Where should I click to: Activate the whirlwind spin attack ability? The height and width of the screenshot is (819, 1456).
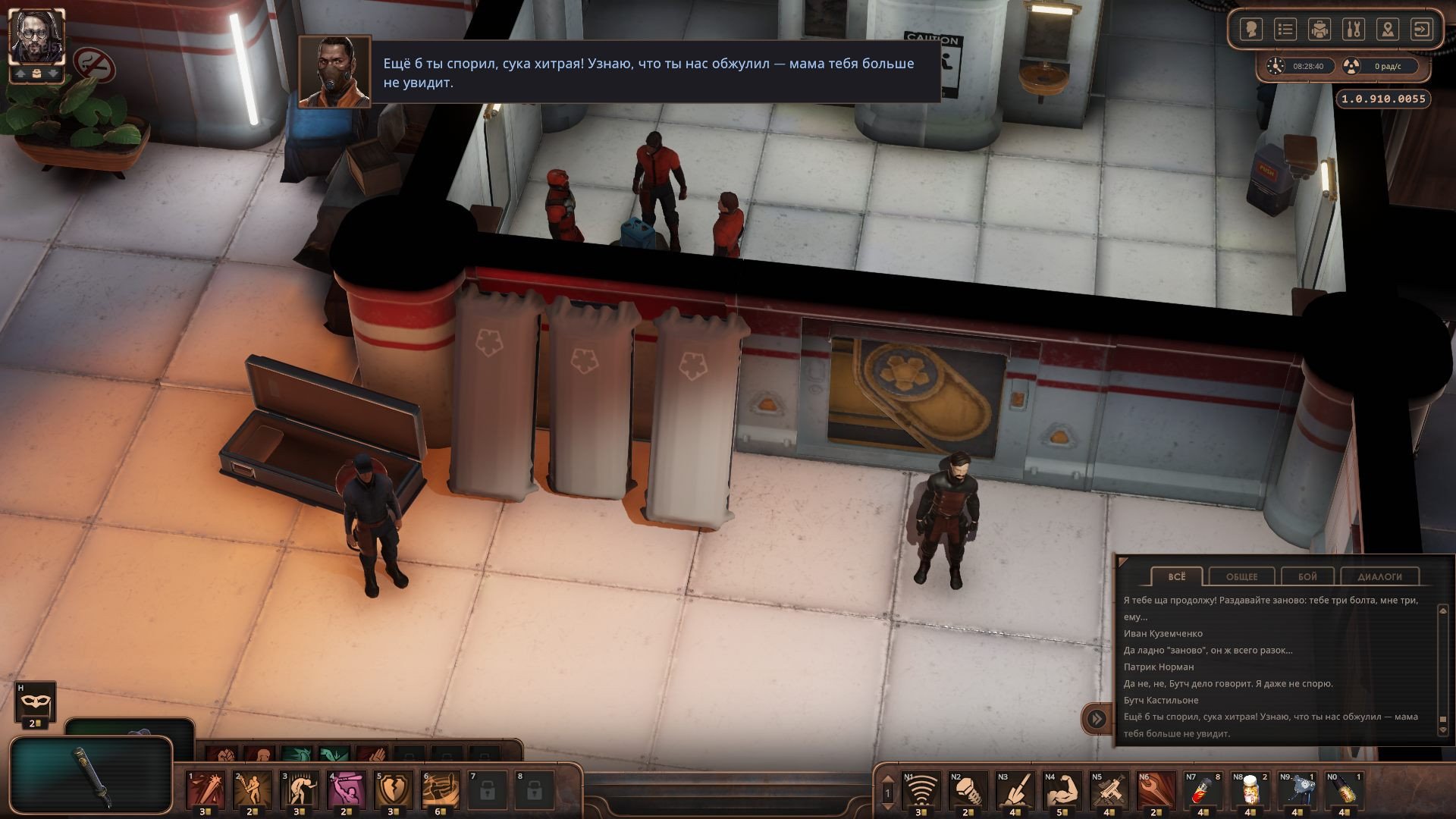(440, 790)
